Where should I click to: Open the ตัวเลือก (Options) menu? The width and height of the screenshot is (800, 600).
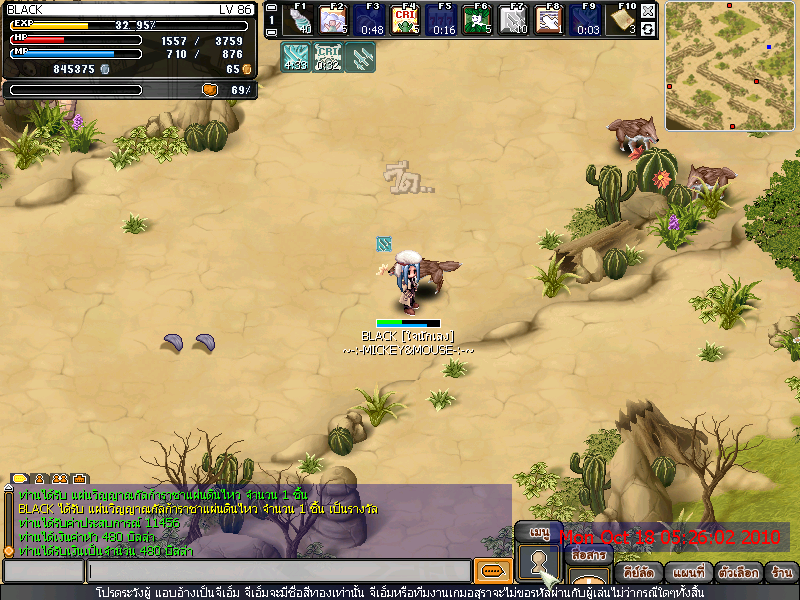(x=739, y=574)
